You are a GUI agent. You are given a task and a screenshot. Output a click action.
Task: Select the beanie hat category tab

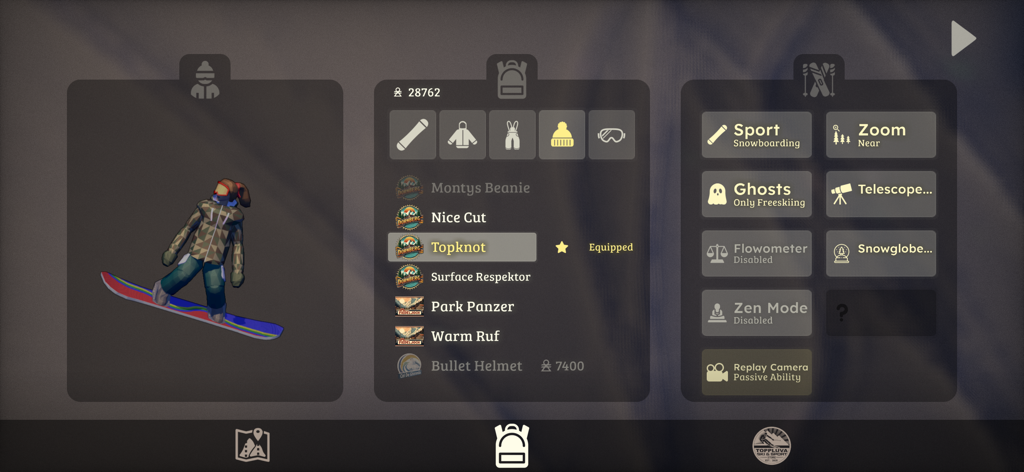click(x=562, y=135)
